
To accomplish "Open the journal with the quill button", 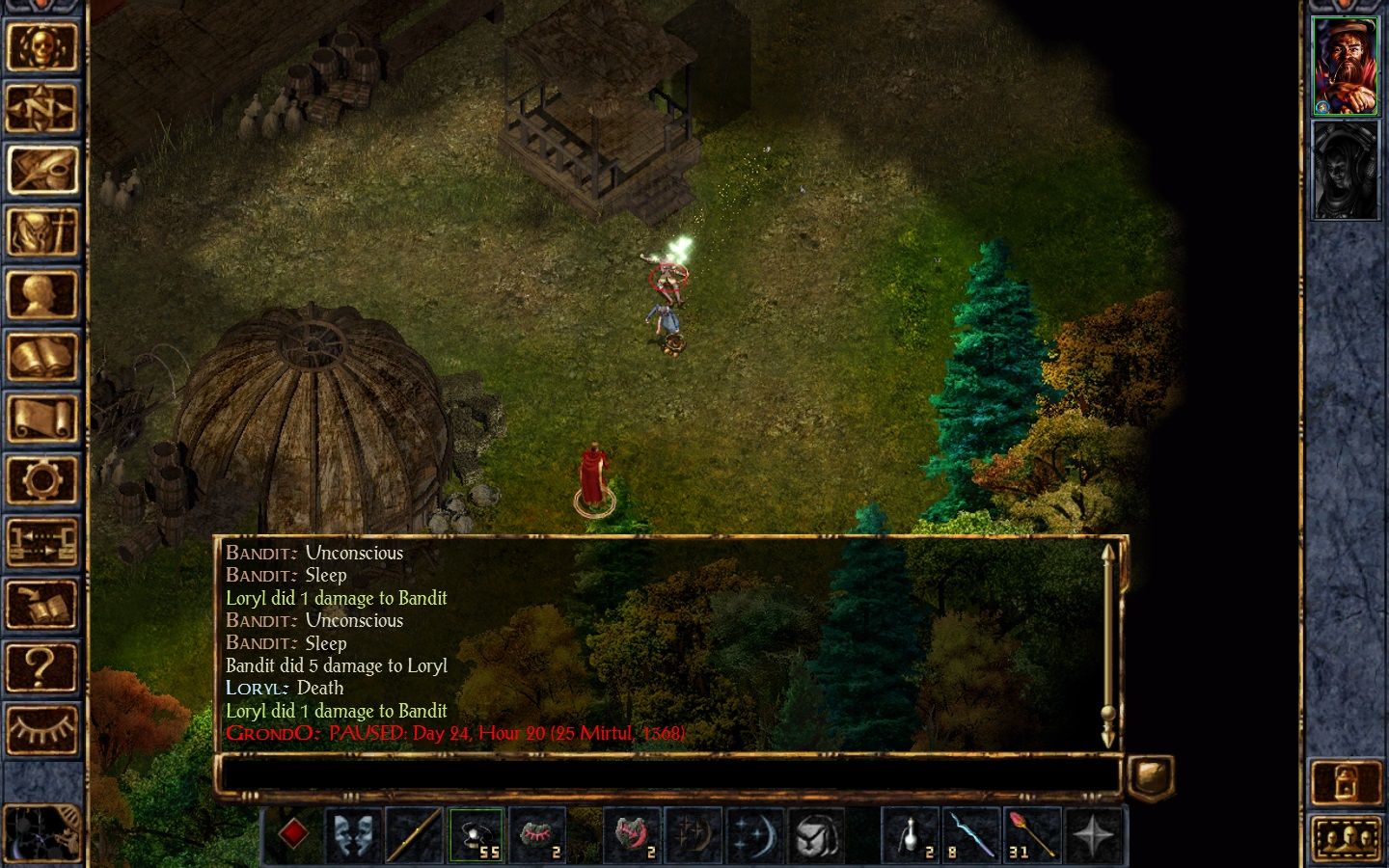I will pyautogui.click(x=41, y=170).
